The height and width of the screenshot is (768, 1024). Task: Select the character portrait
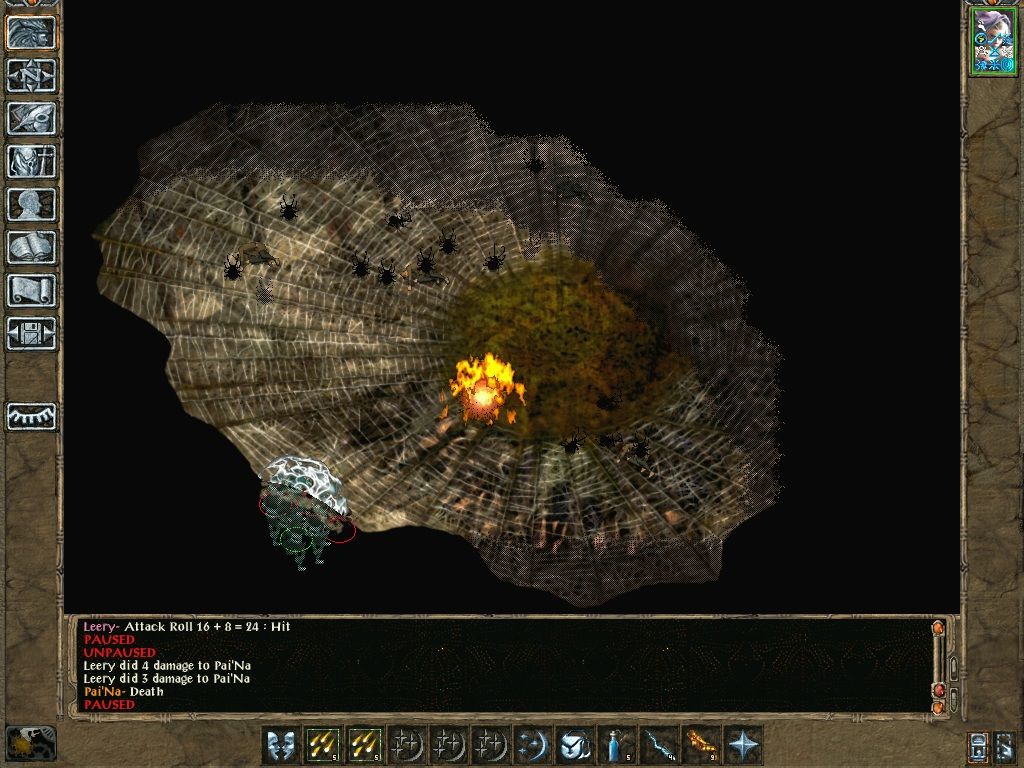(992, 42)
